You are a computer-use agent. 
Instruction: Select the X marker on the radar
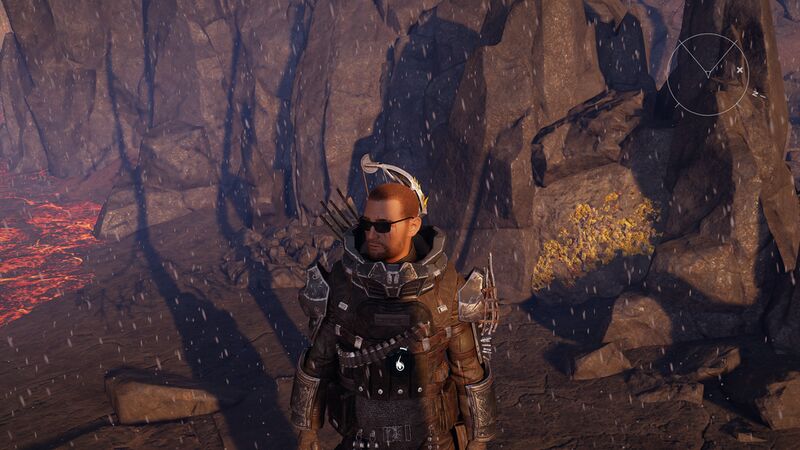click(739, 70)
